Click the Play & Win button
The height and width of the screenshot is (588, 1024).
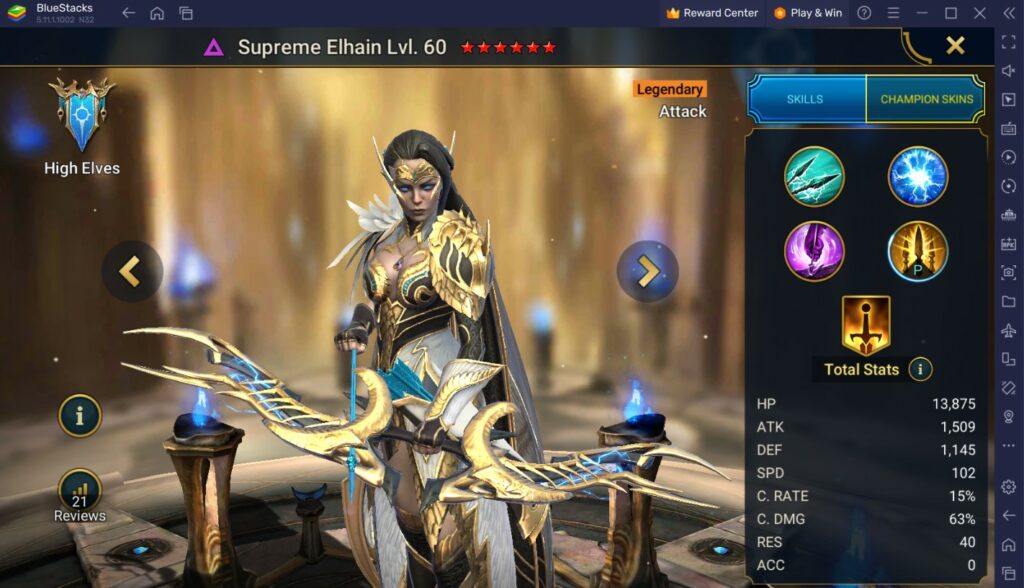pos(807,13)
